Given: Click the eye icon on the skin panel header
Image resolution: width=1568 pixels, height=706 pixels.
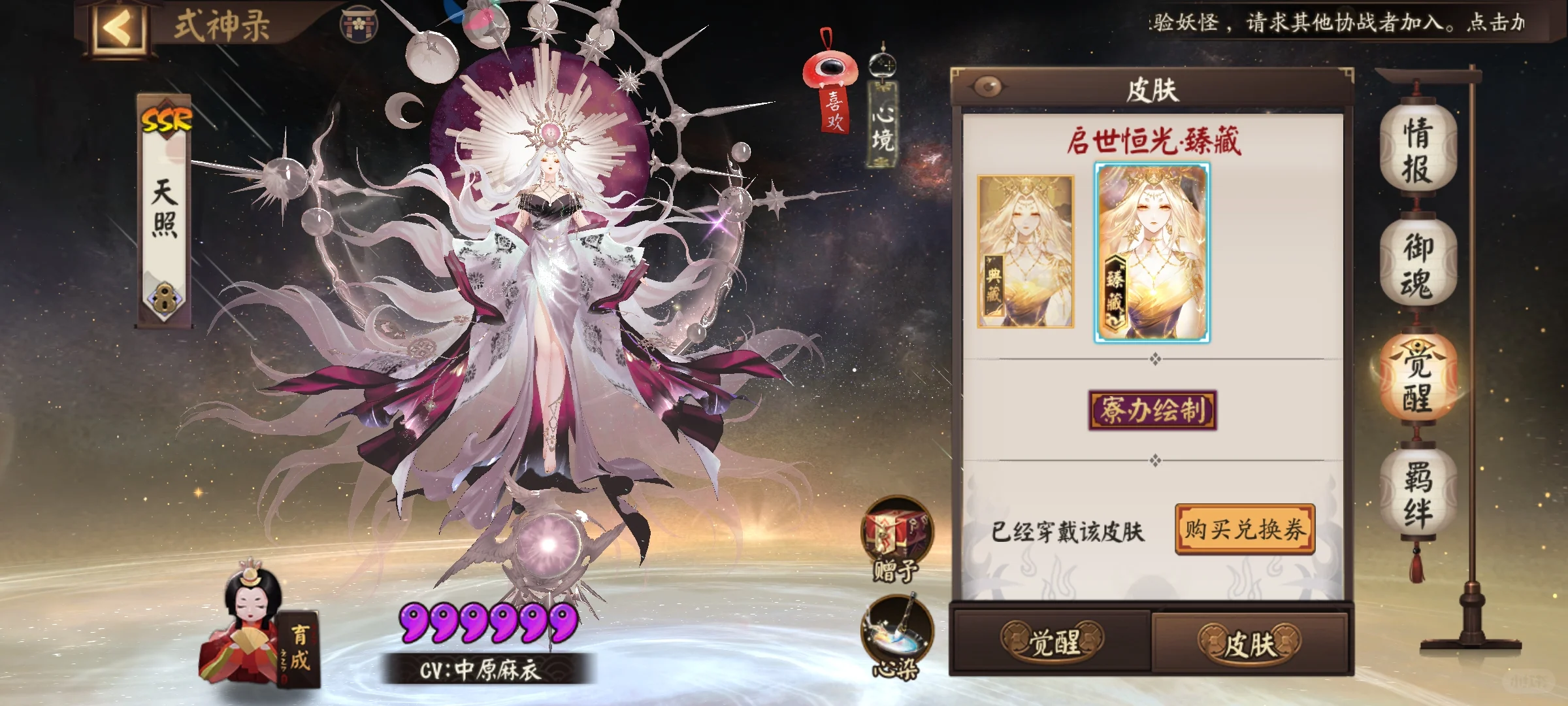Looking at the screenshot, I should point(988,84).
